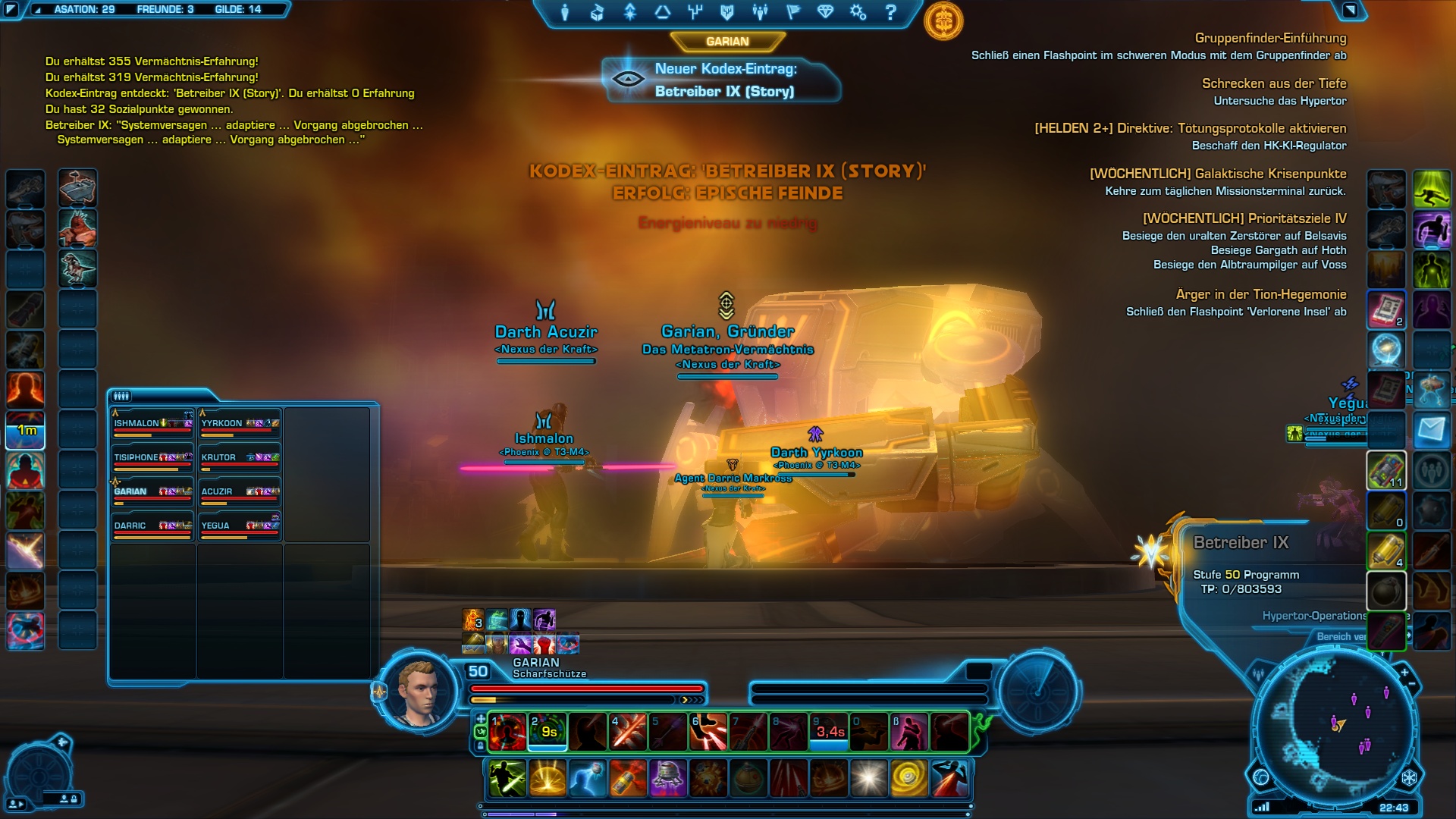Zoom out the minimap with the minus button
The width and height of the screenshot is (1456, 819).
pos(1412,685)
